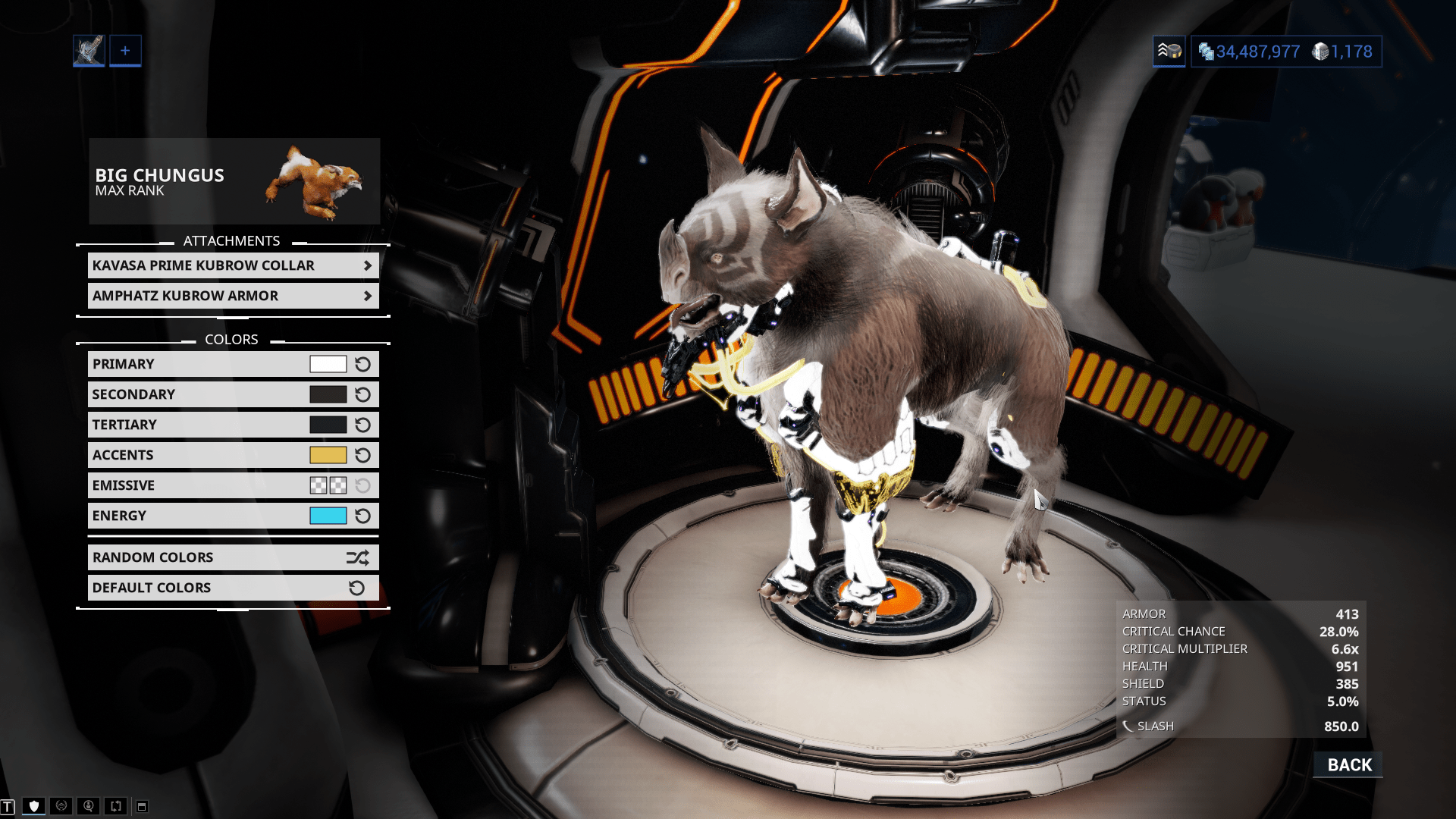Open the Emissive color swatch
The width and height of the screenshot is (1456, 819).
(328, 485)
